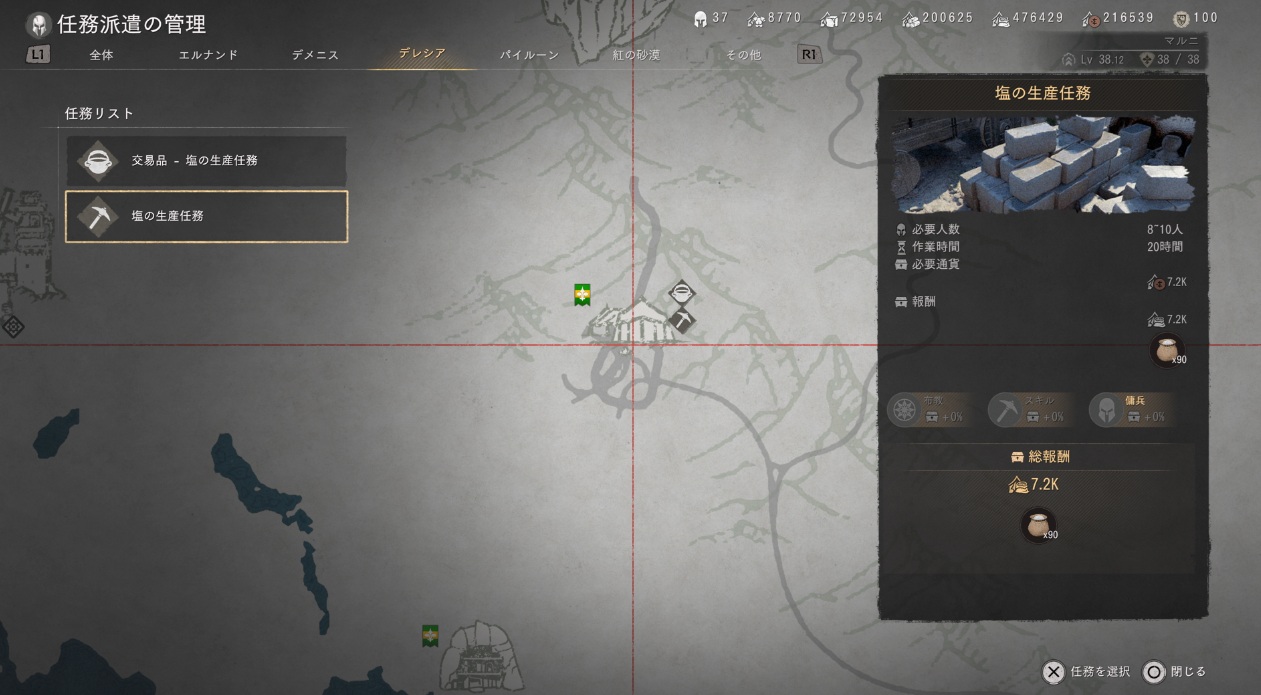
Task: Select 交易品 - 塩の生産任務 in the mission list
Action: click(x=207, y=160)
